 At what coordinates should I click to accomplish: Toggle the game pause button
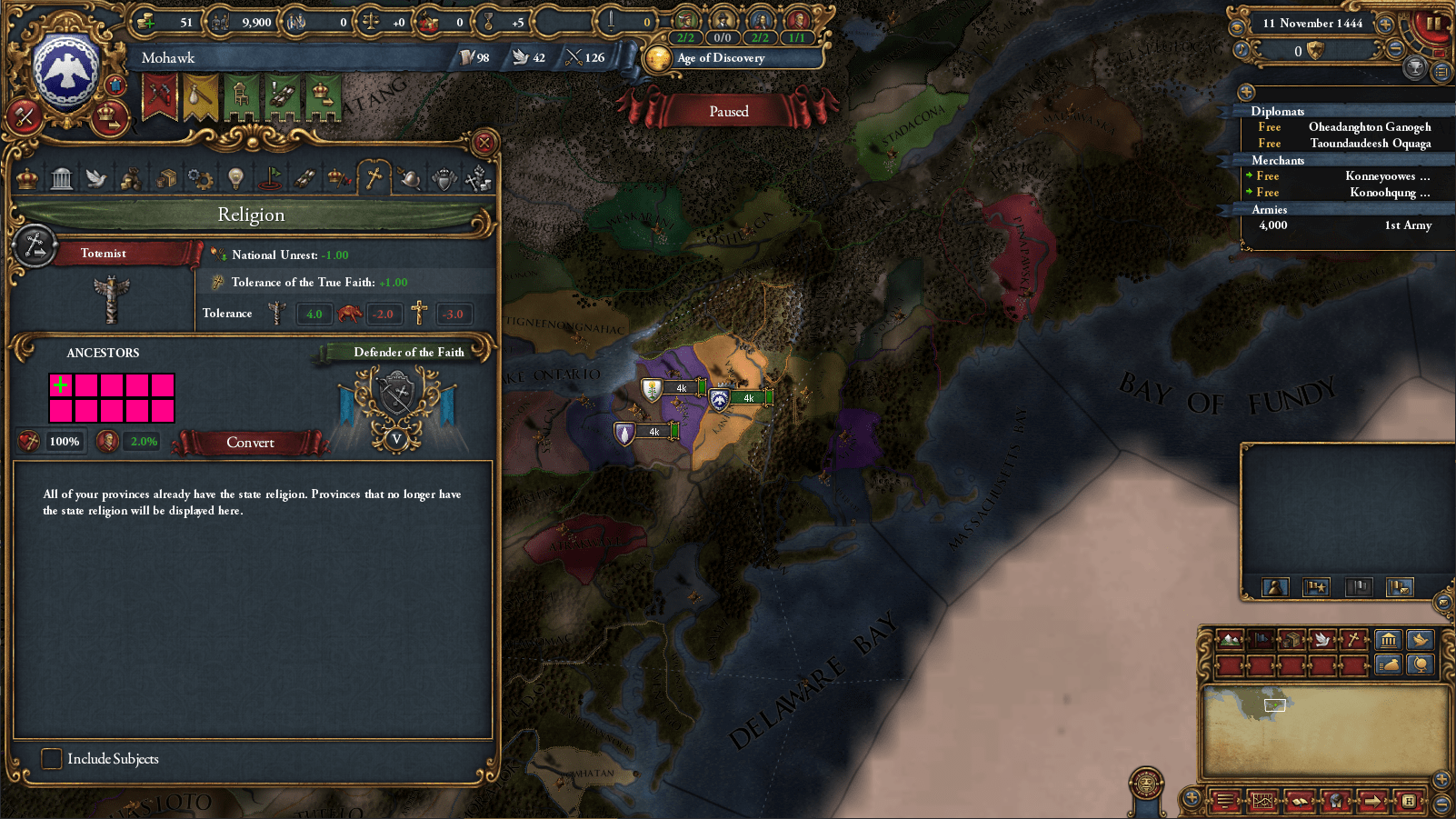pyautogui.click(x=1433, y=23)
